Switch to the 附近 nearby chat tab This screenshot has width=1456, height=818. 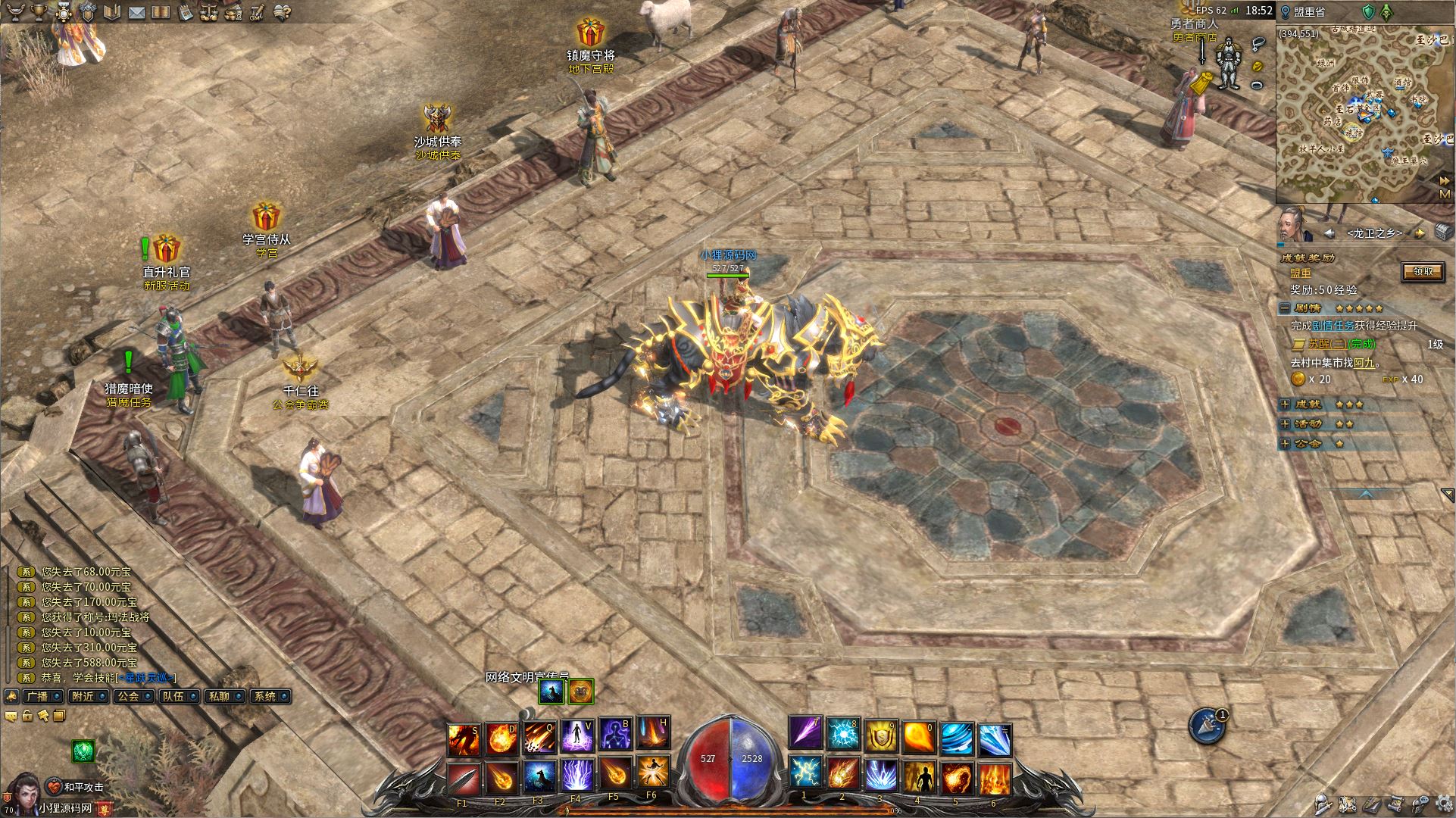coord(86,696)
